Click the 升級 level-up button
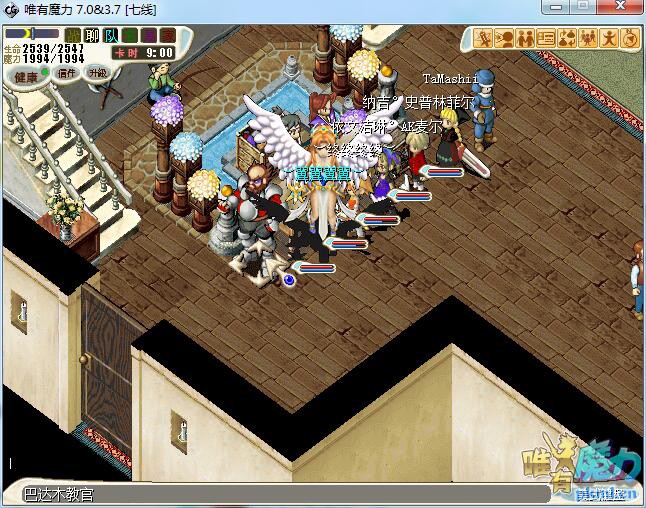 click(97, 73)
